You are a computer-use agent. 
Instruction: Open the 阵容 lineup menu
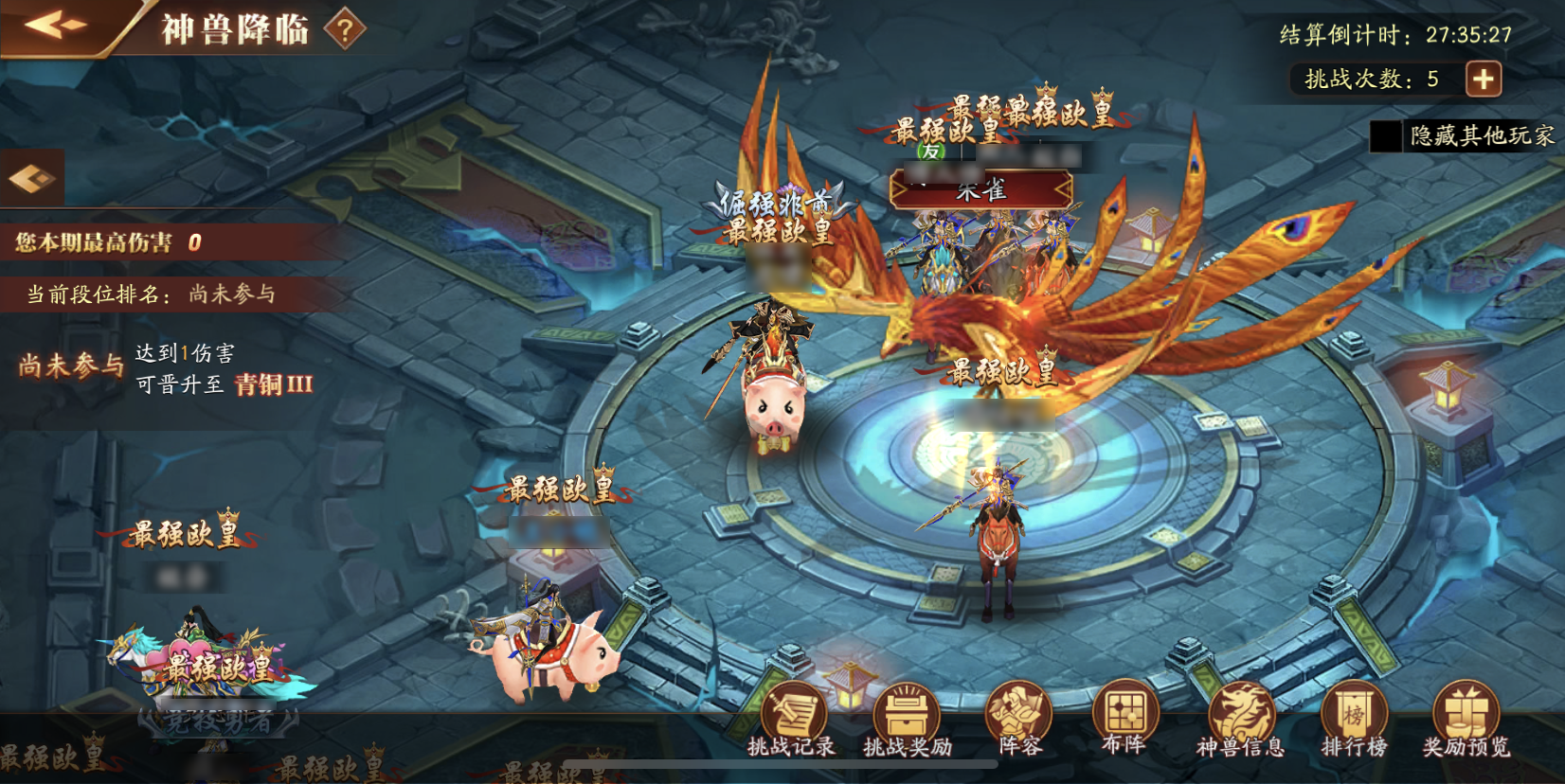coord(1019,720)
